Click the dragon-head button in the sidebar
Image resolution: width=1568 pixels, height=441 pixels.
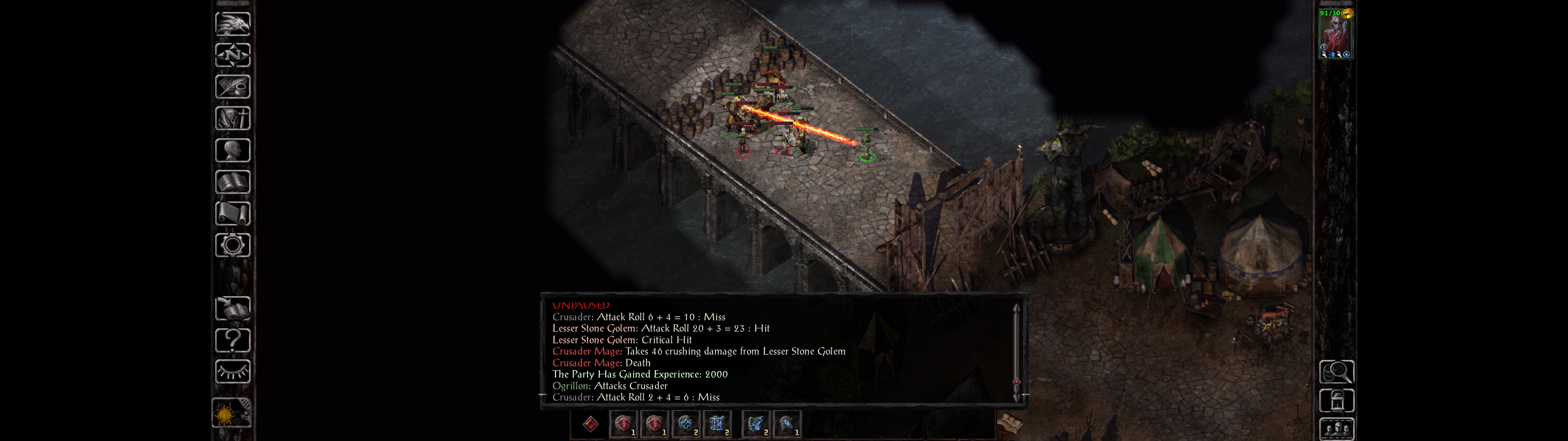pos(232,24)
